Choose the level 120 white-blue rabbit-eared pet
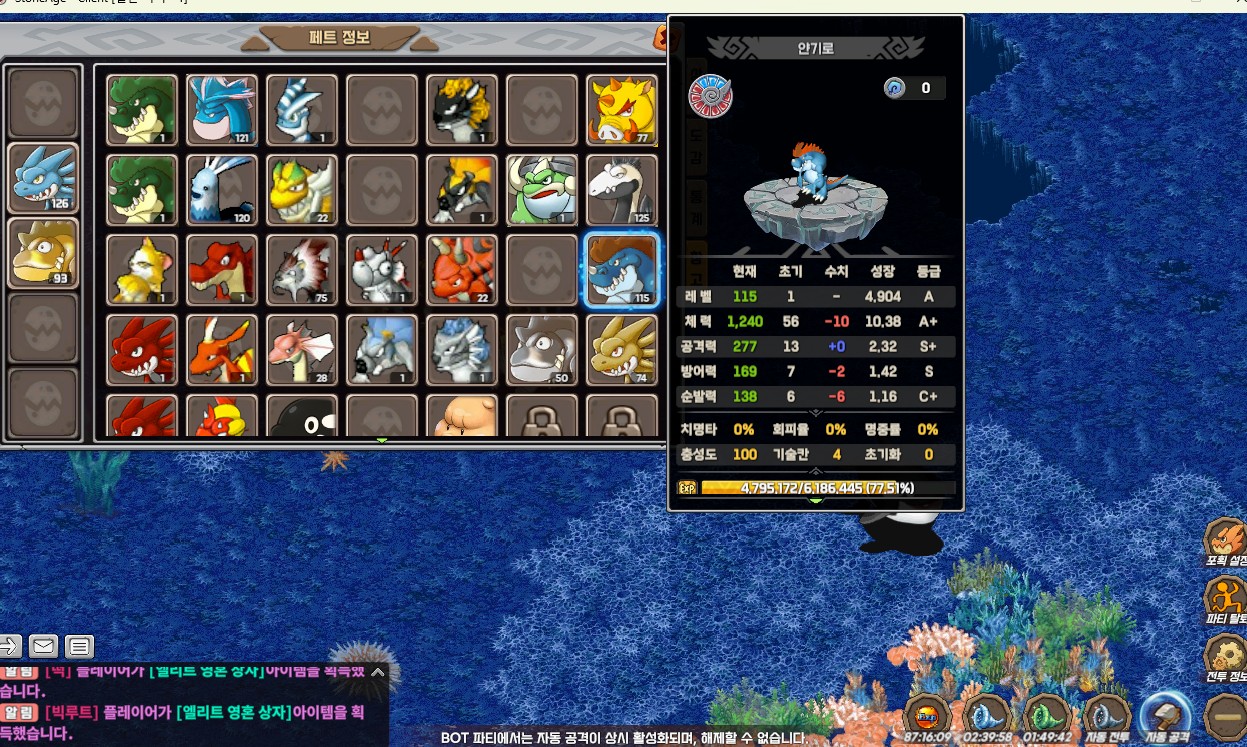 (x=222, y=190)
